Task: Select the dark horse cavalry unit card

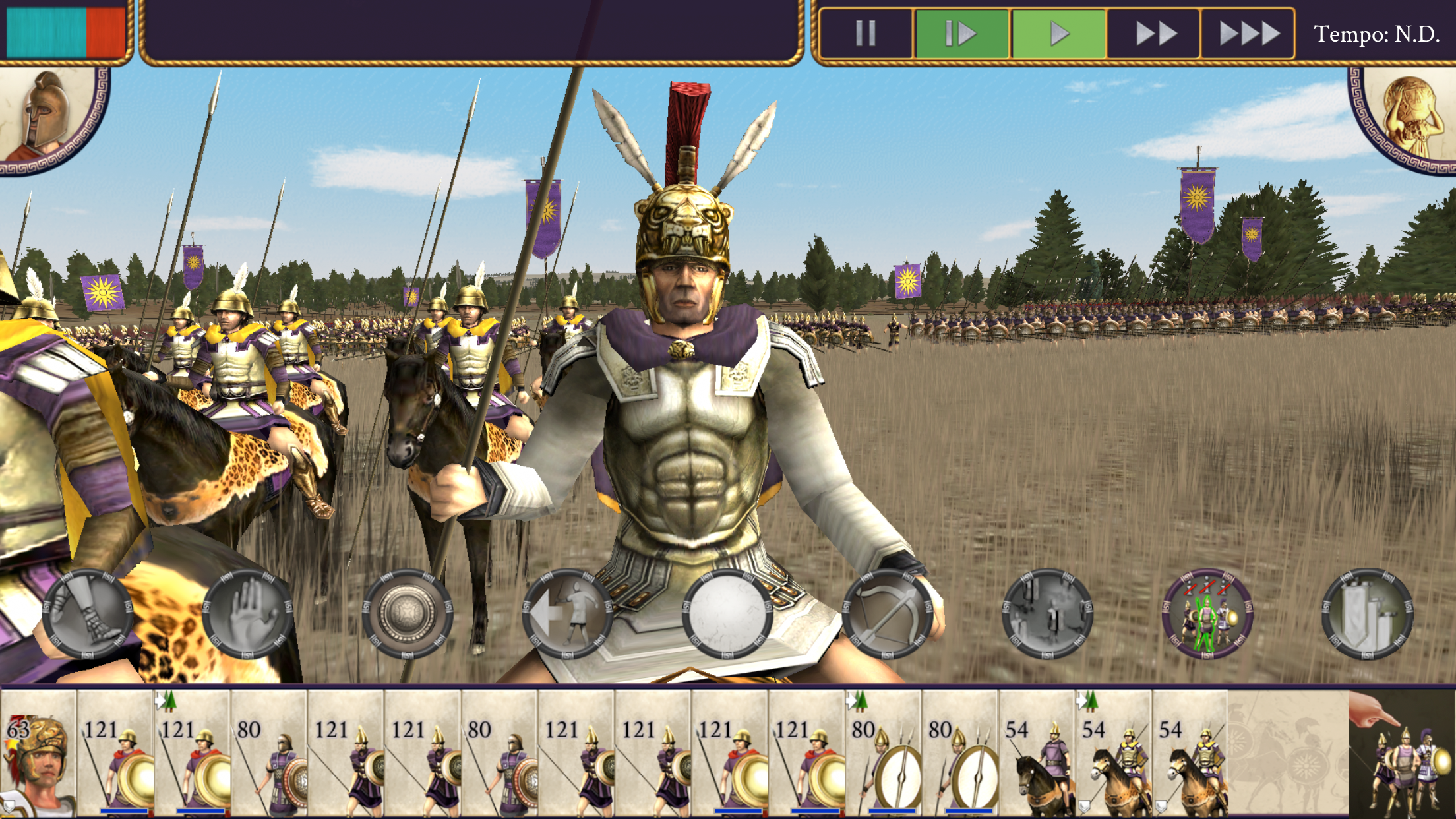Action: point(1037,752)
